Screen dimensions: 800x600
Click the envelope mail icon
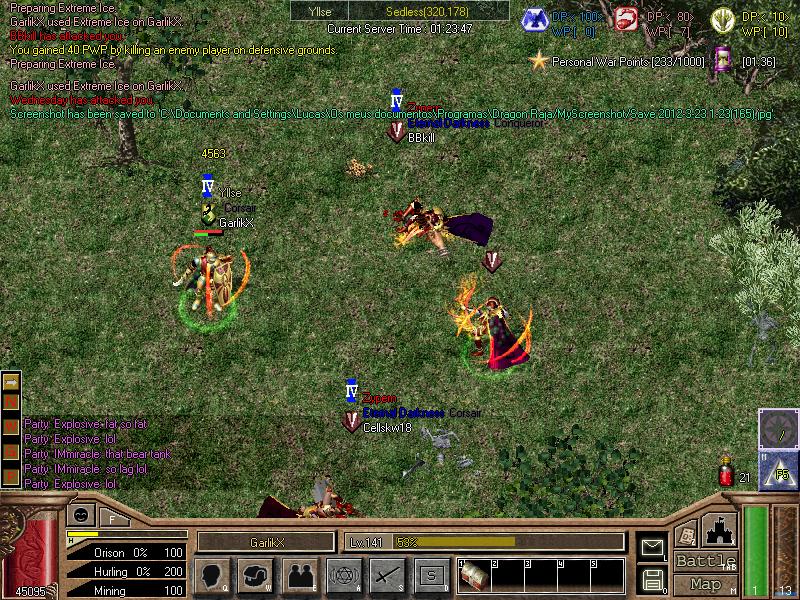click(x=652, y=547)
